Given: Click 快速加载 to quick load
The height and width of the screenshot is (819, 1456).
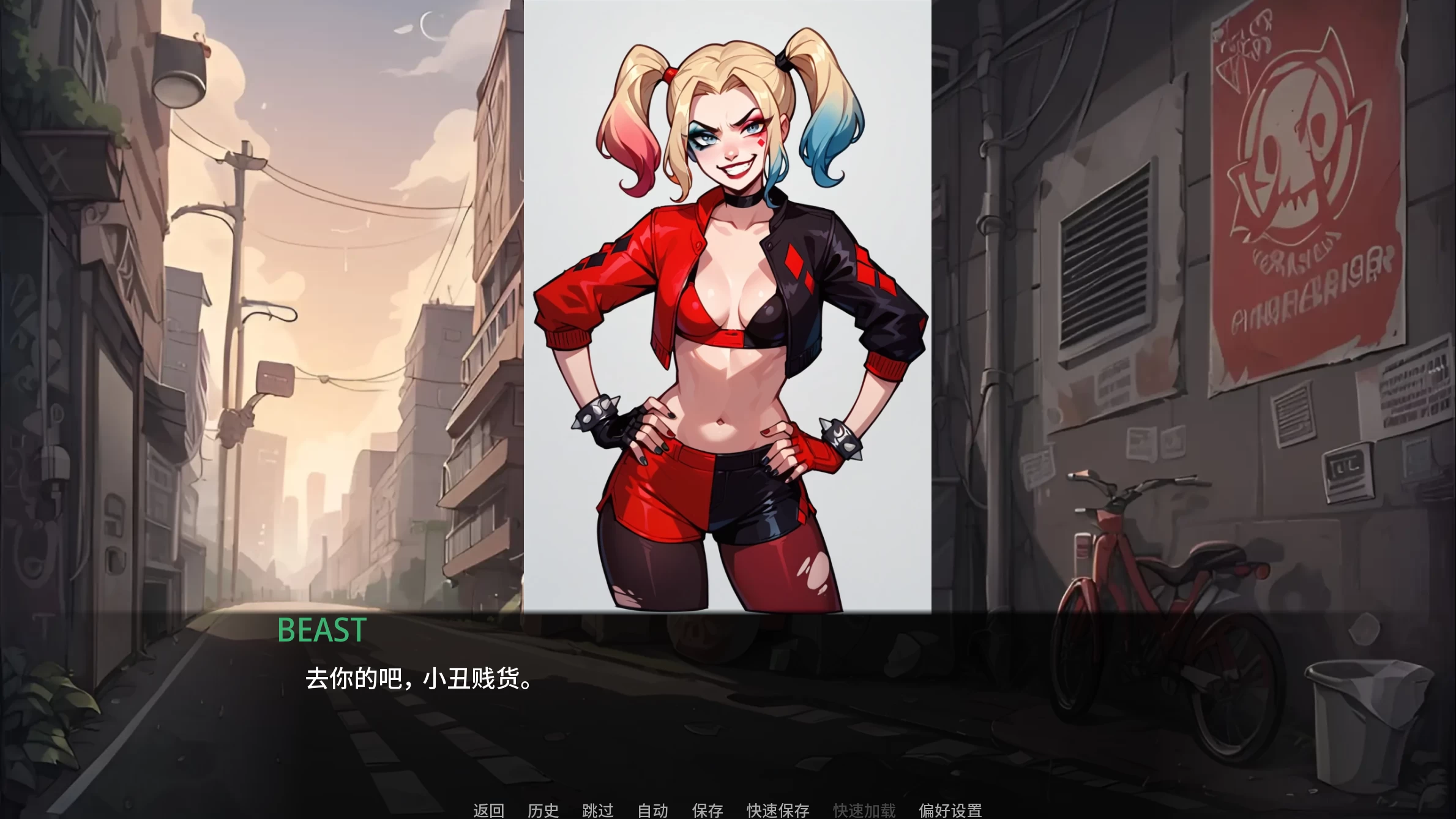Looking at the screenshot, I should pos(864,809).
